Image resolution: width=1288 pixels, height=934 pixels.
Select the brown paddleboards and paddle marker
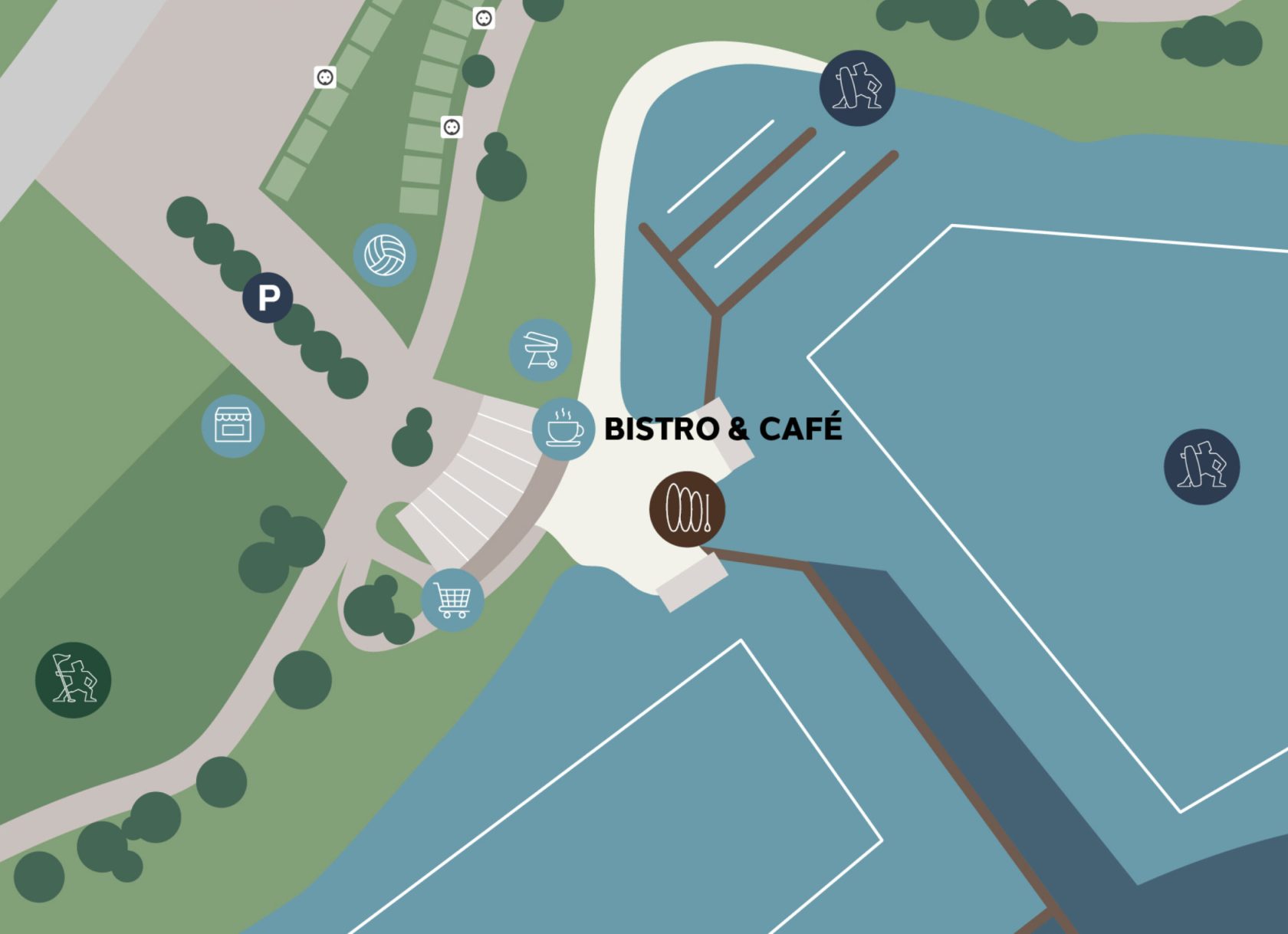tap(687, 509)
